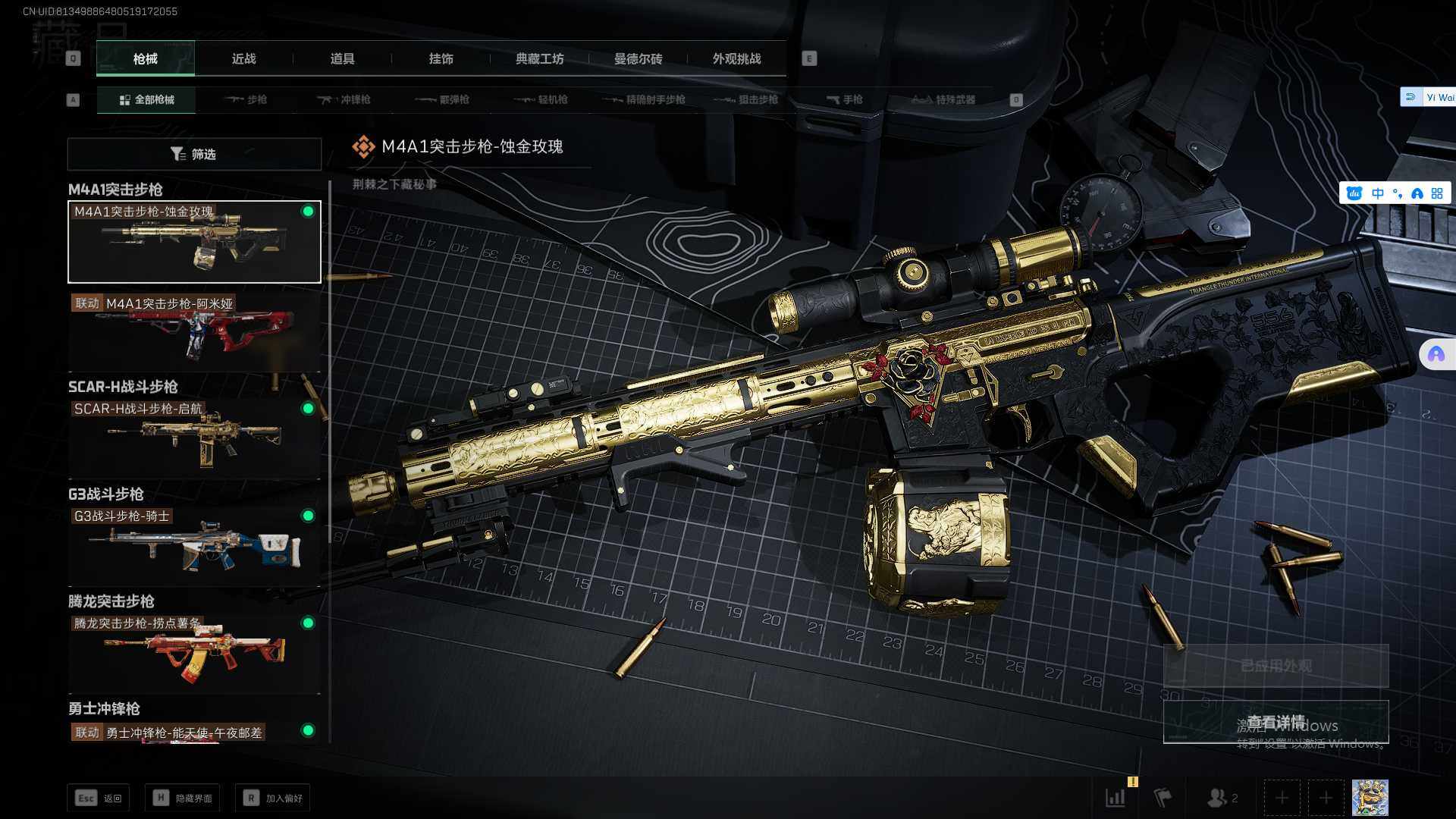The width and height of the screenshot is (1456, 819).
Task: Select the 手枪 pistol category
Action: pyautogui.click(x=844, y=100)
